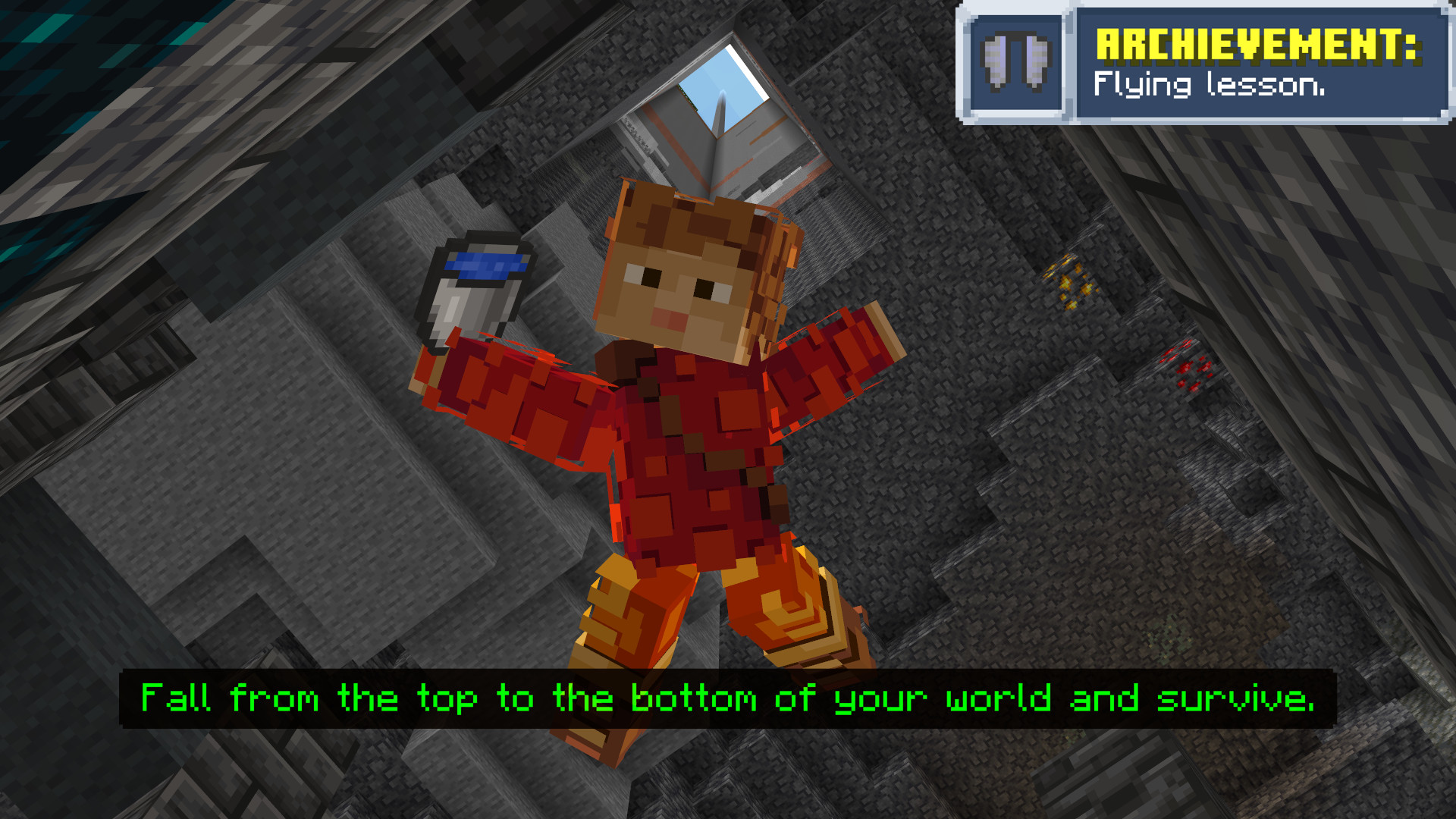
Task: Click the Flying lesson achievement notification
Action: click(x=1259, y=64)
